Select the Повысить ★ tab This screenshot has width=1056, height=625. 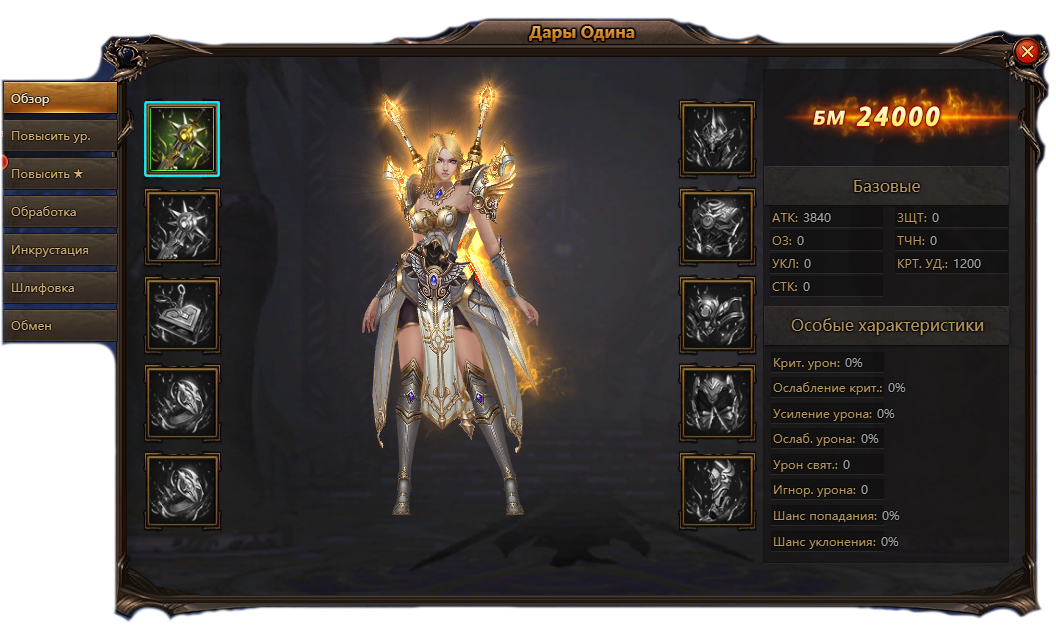click(x=59, y=174)
